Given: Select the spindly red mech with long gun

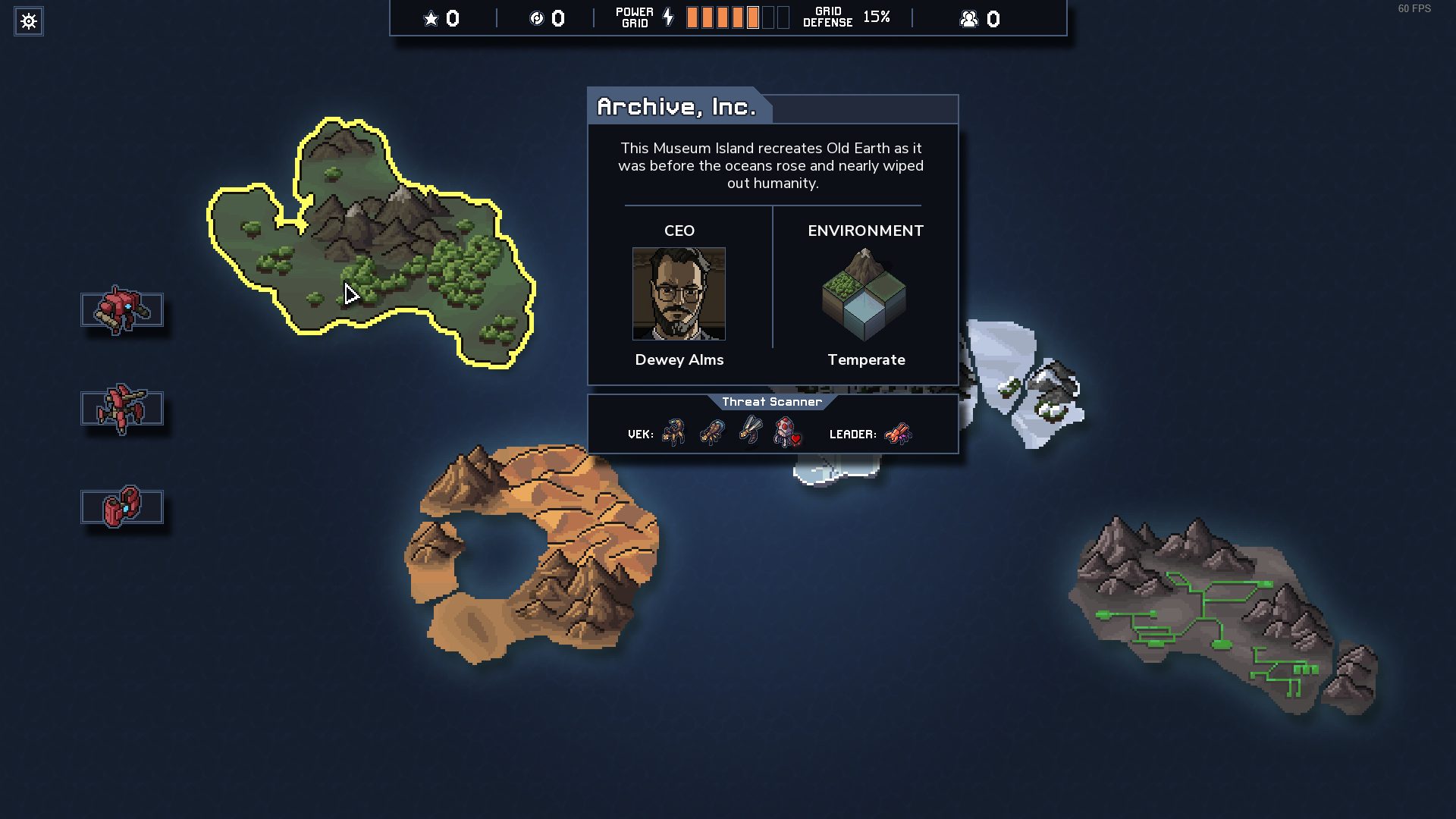Looking at the screenshot, I should 122,408.
